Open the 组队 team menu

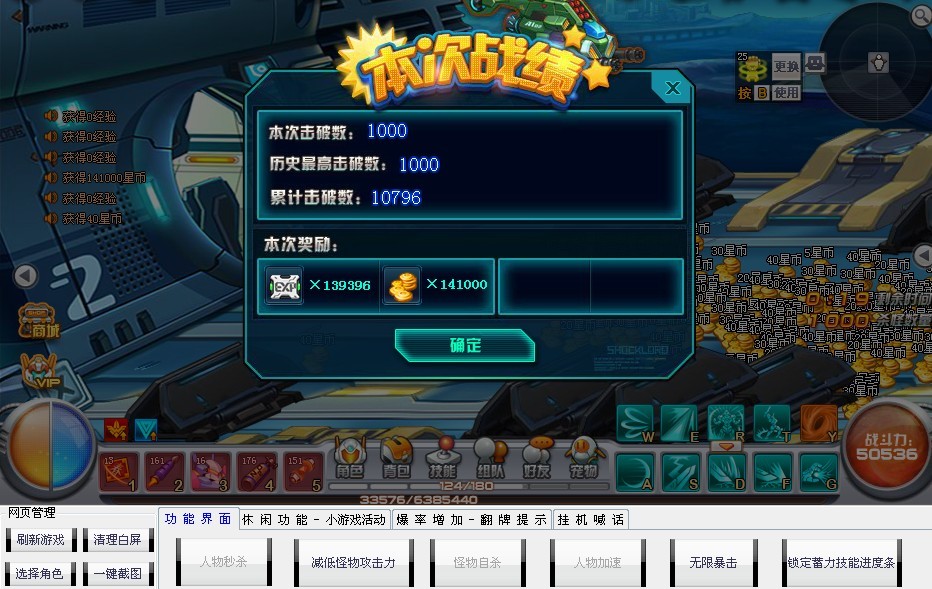point(490,458)
